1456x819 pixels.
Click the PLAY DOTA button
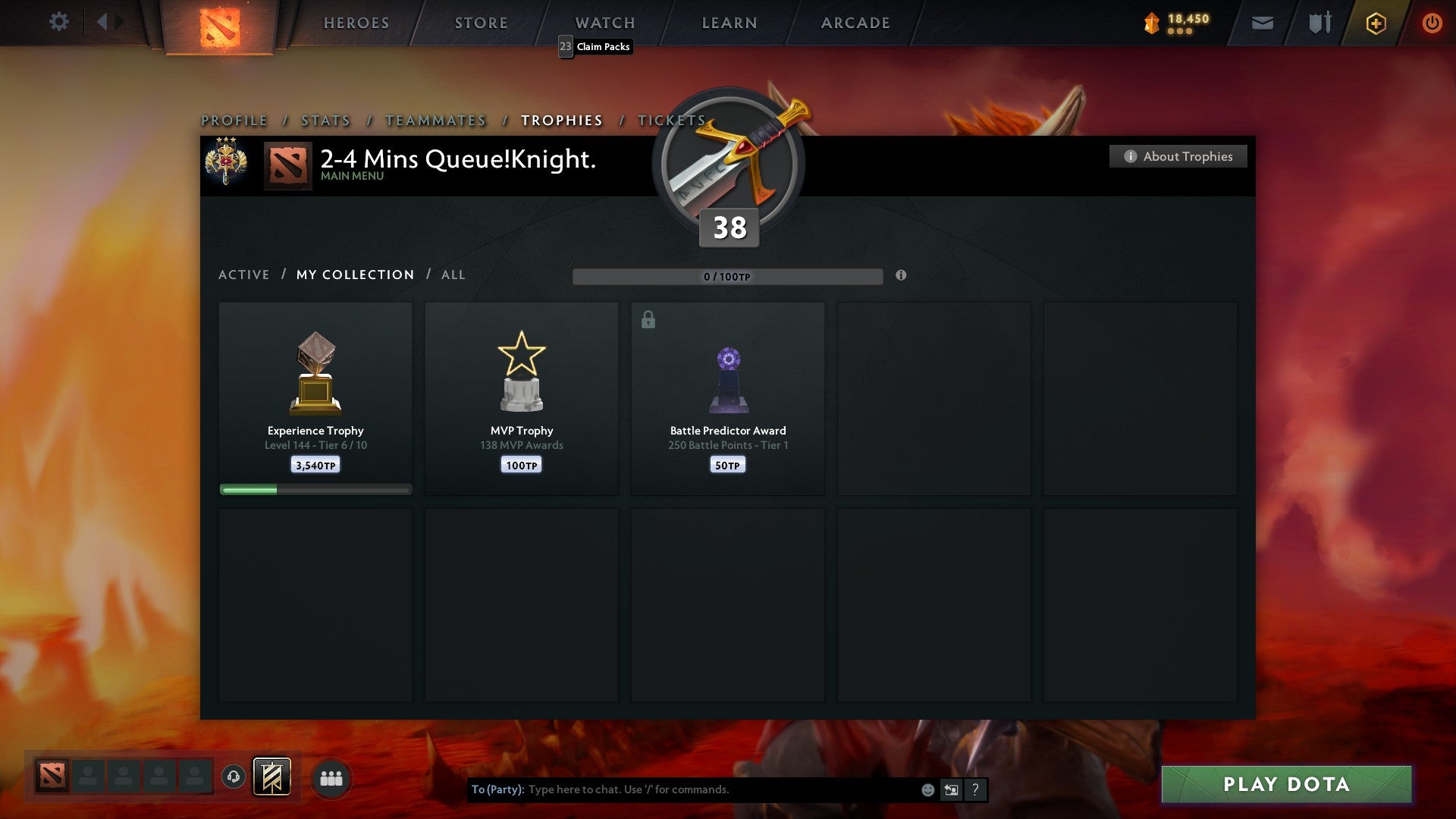[1285, 785]
